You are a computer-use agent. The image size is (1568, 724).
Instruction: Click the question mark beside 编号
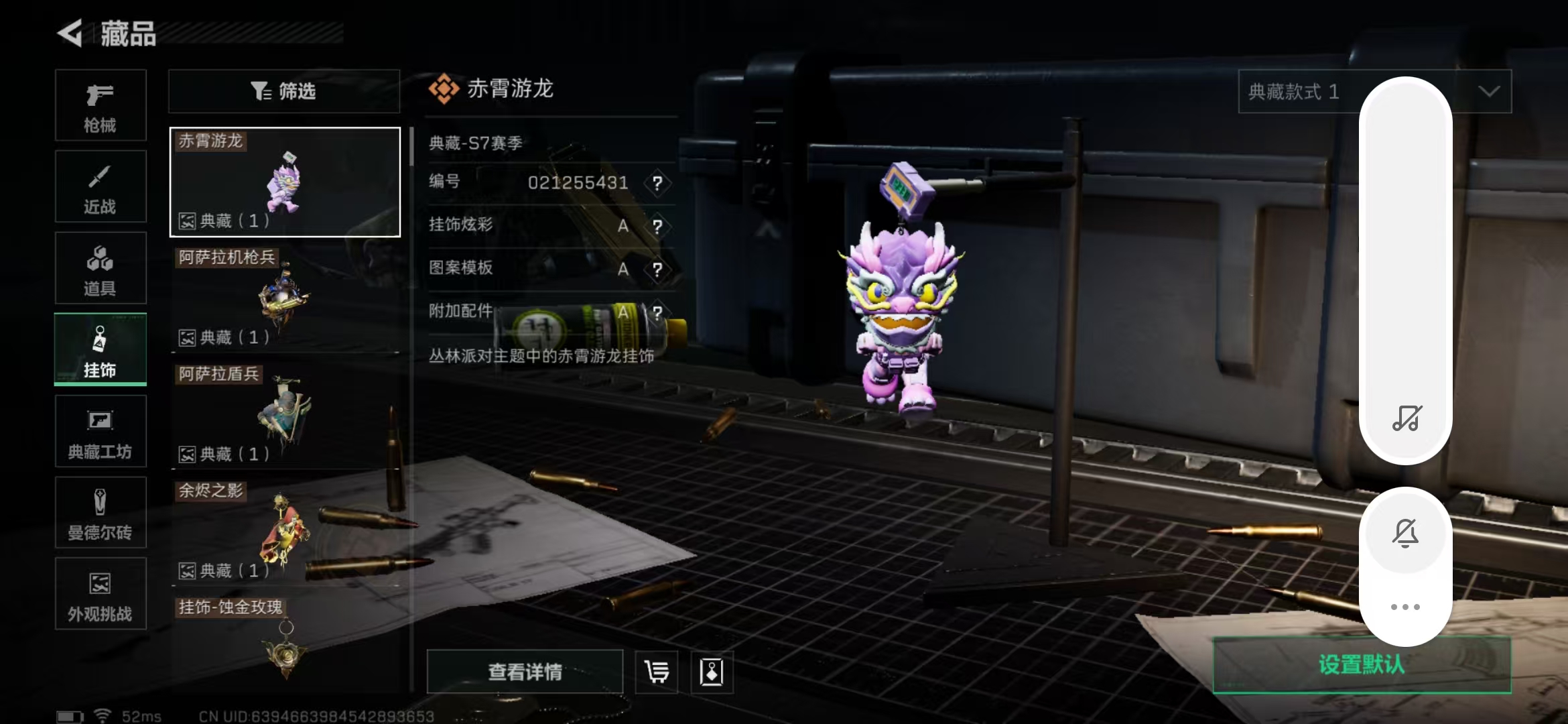click(657, 183)
